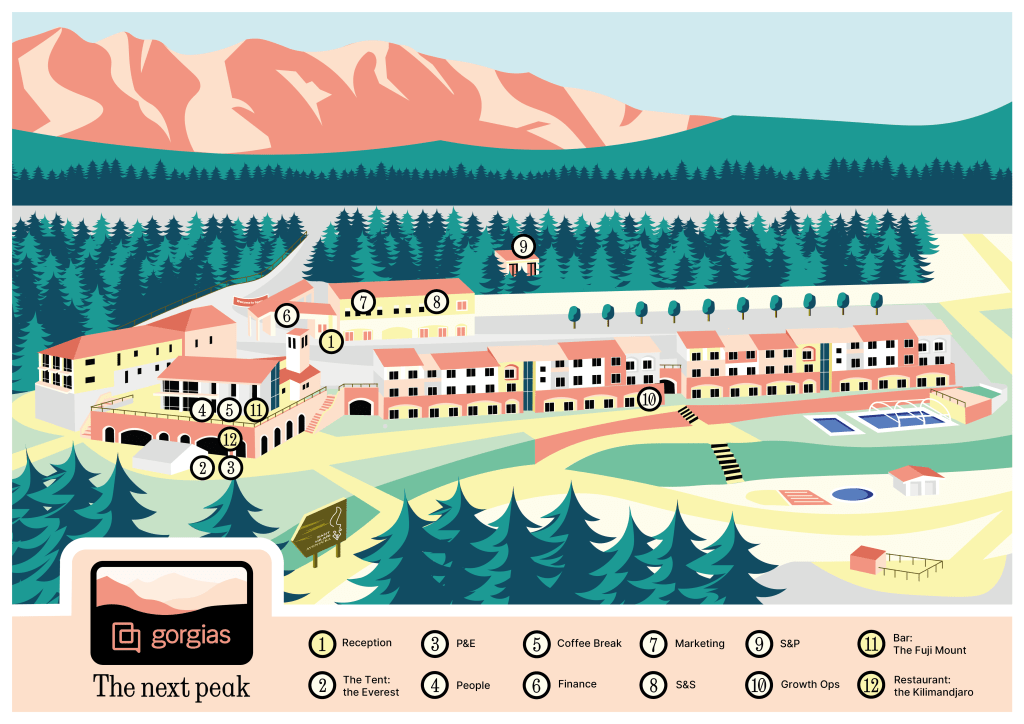This screenshot has height=724, width=1024.
Task: Select map marker 8 on the yellow building
Action: tap(434, 301)
